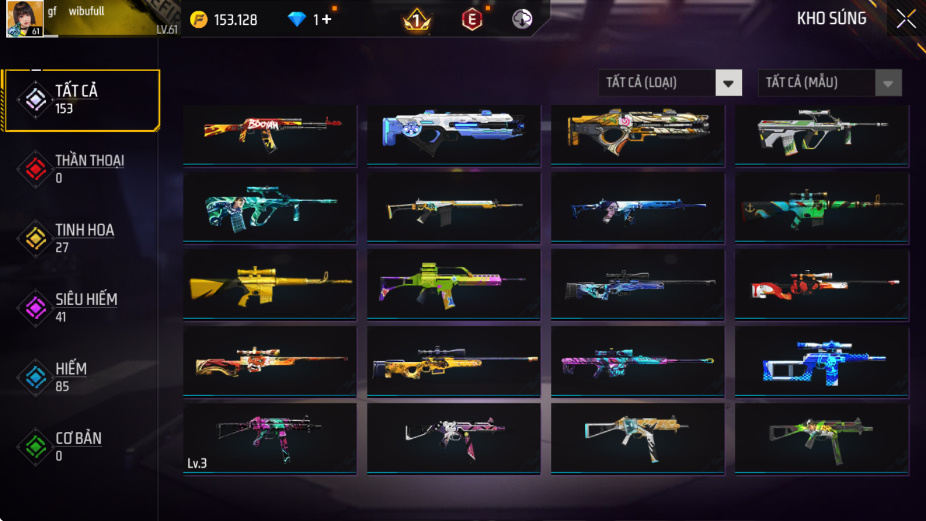This screenshot has height=521, width=926.
Task: Pick the red and white sniper skin
Action: pyautogui.click(x=821, y=284)
